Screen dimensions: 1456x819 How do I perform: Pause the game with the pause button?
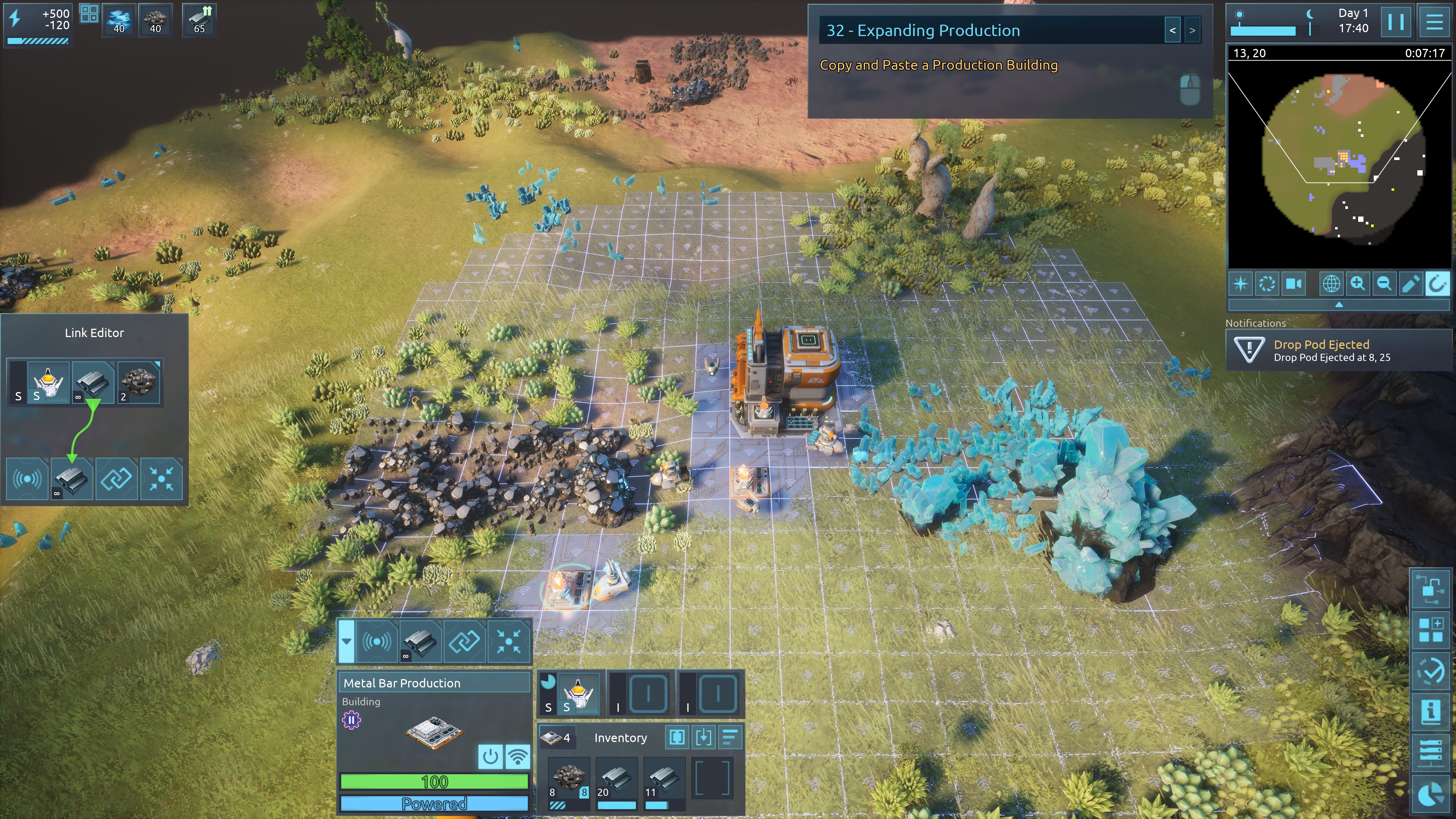coord(1395,22)
